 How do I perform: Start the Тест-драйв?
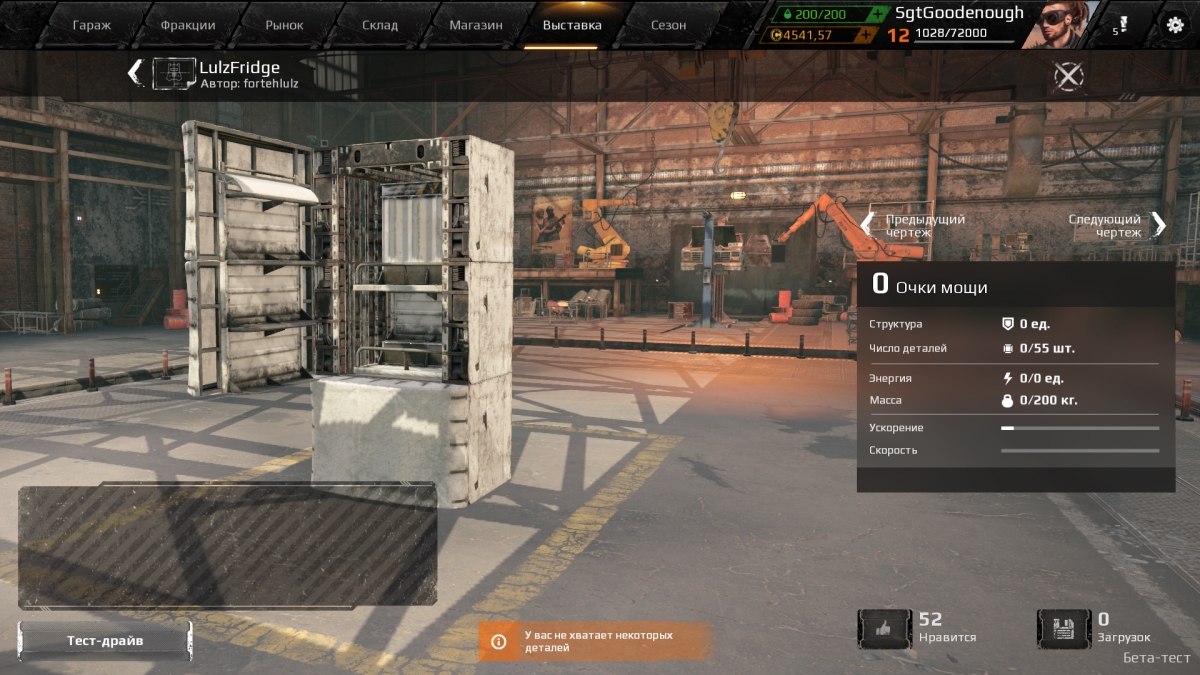105,641
